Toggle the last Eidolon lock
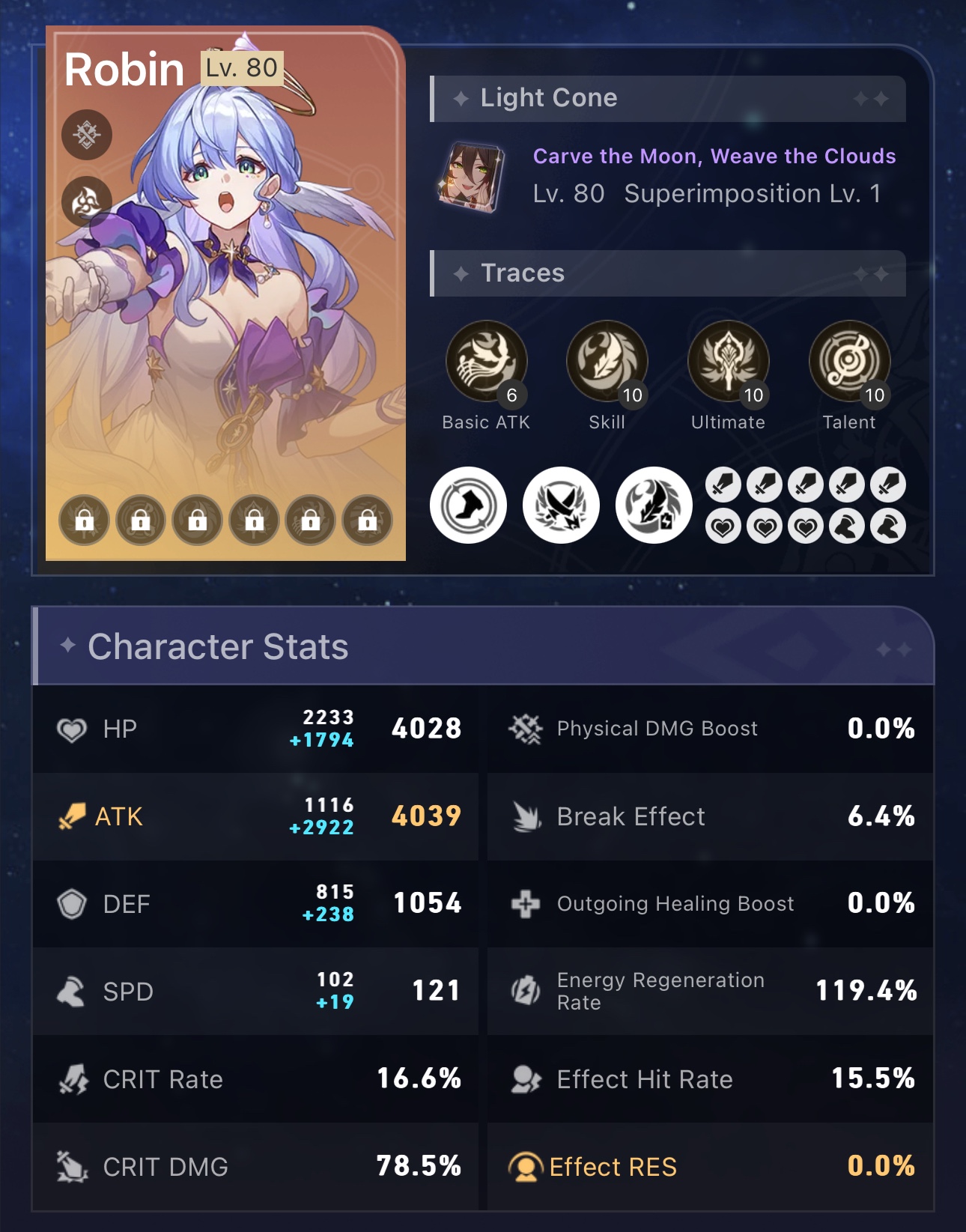Image resolution: width=966 pixels, height=1232 pixels. click(366, 520)
